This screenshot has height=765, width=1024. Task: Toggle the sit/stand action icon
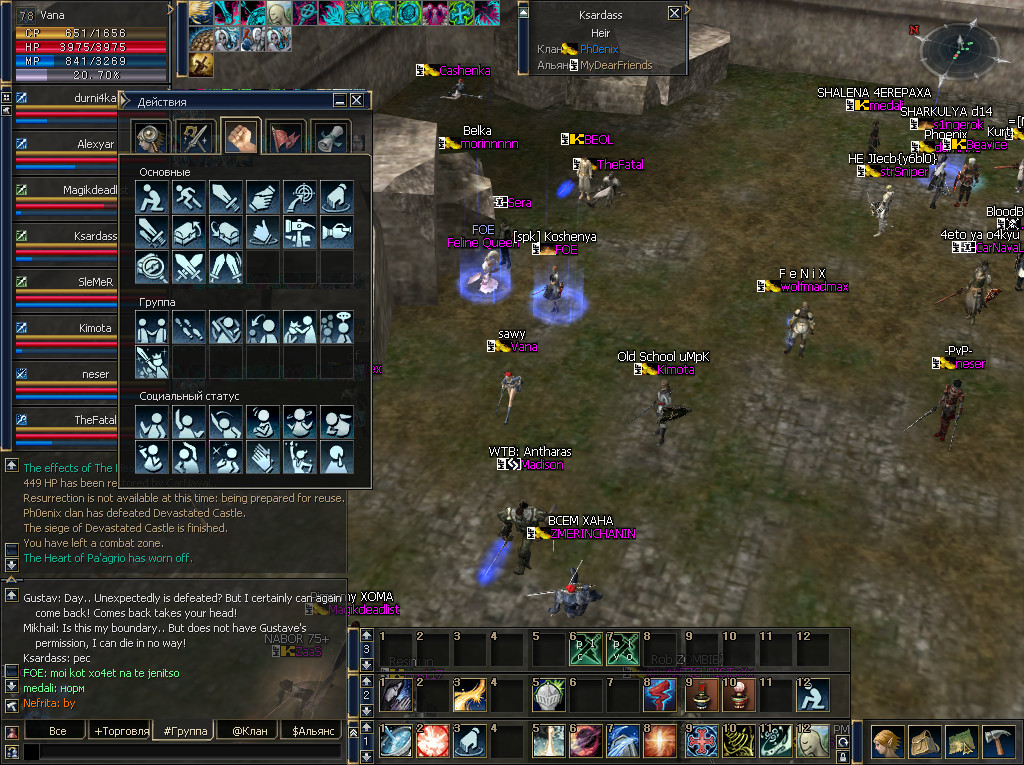pos(151,198)
